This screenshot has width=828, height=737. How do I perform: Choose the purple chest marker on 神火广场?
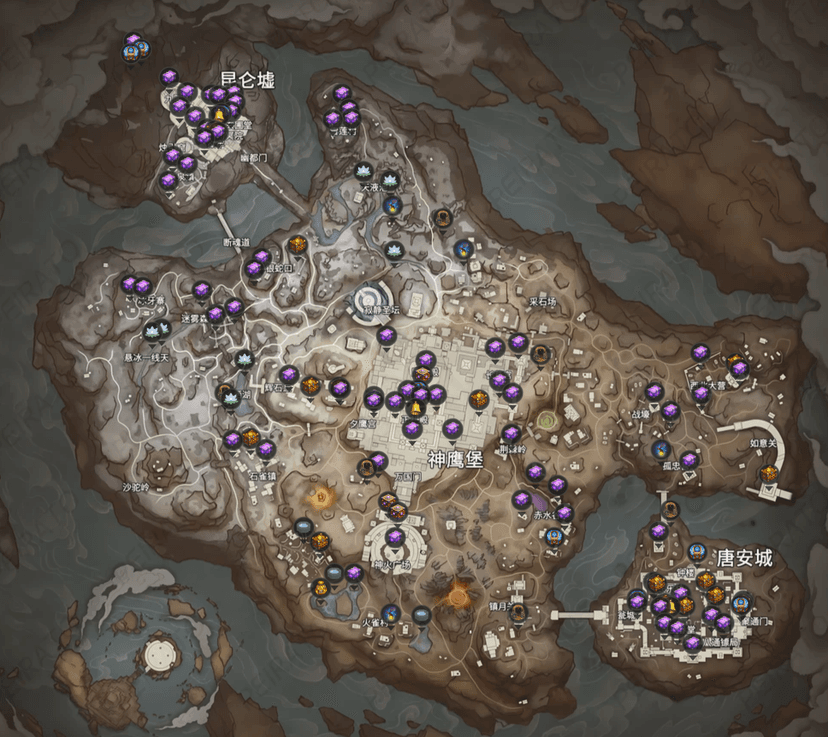click(395, 539)
